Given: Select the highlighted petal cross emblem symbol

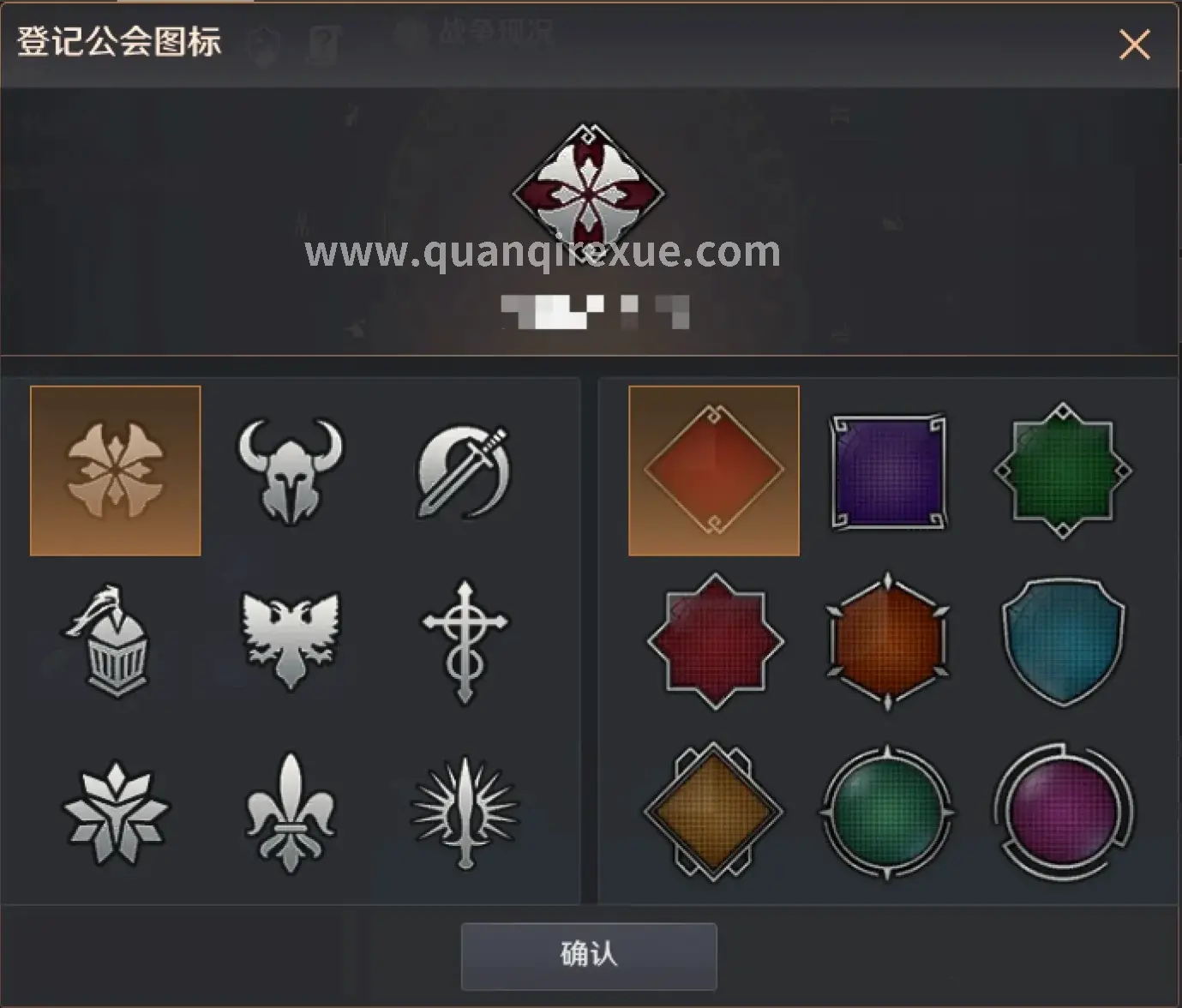Looking at the screenshot, I should (x=117, y=469).
